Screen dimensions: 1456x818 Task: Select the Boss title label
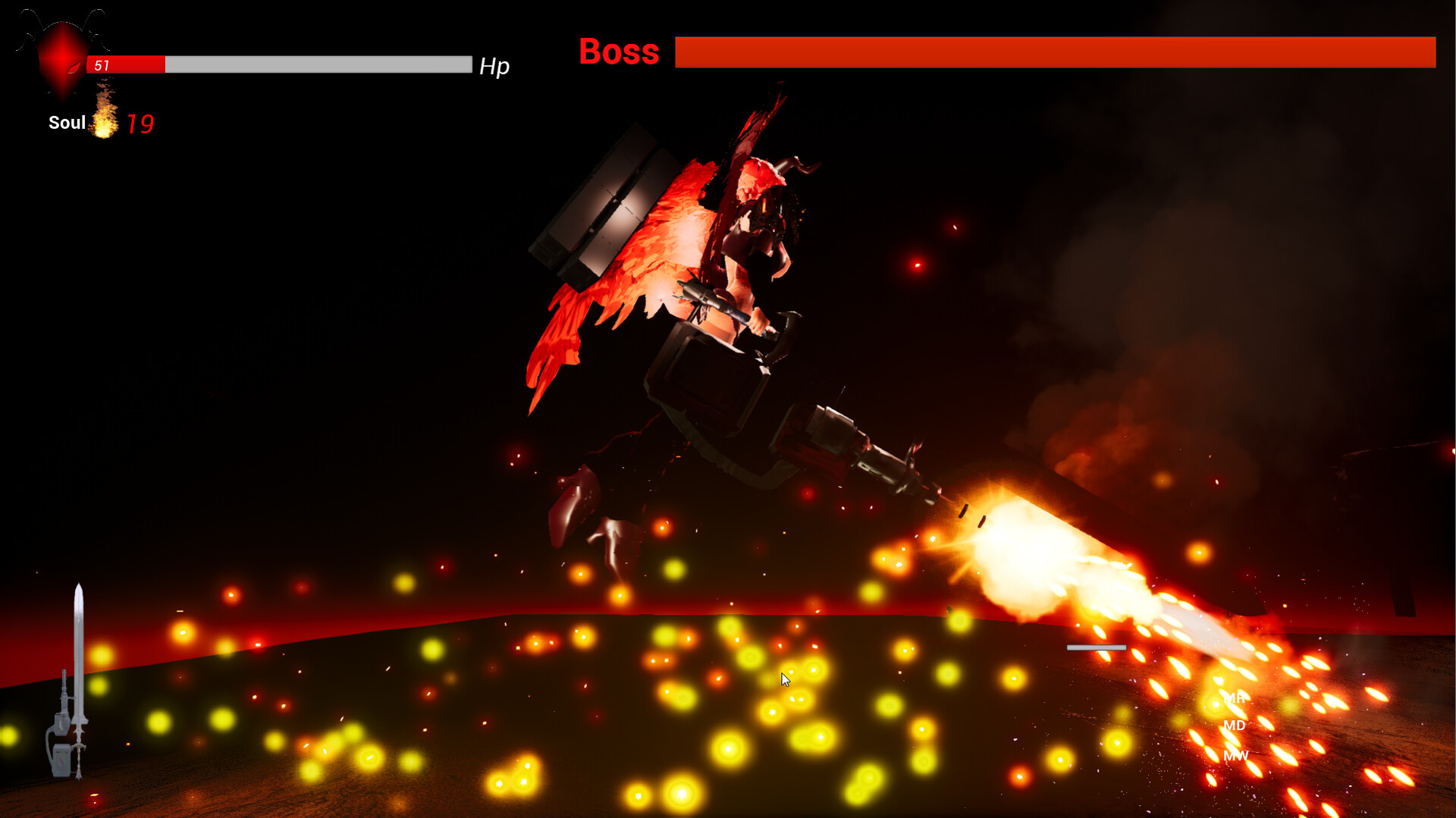click(x=619, y=52)
